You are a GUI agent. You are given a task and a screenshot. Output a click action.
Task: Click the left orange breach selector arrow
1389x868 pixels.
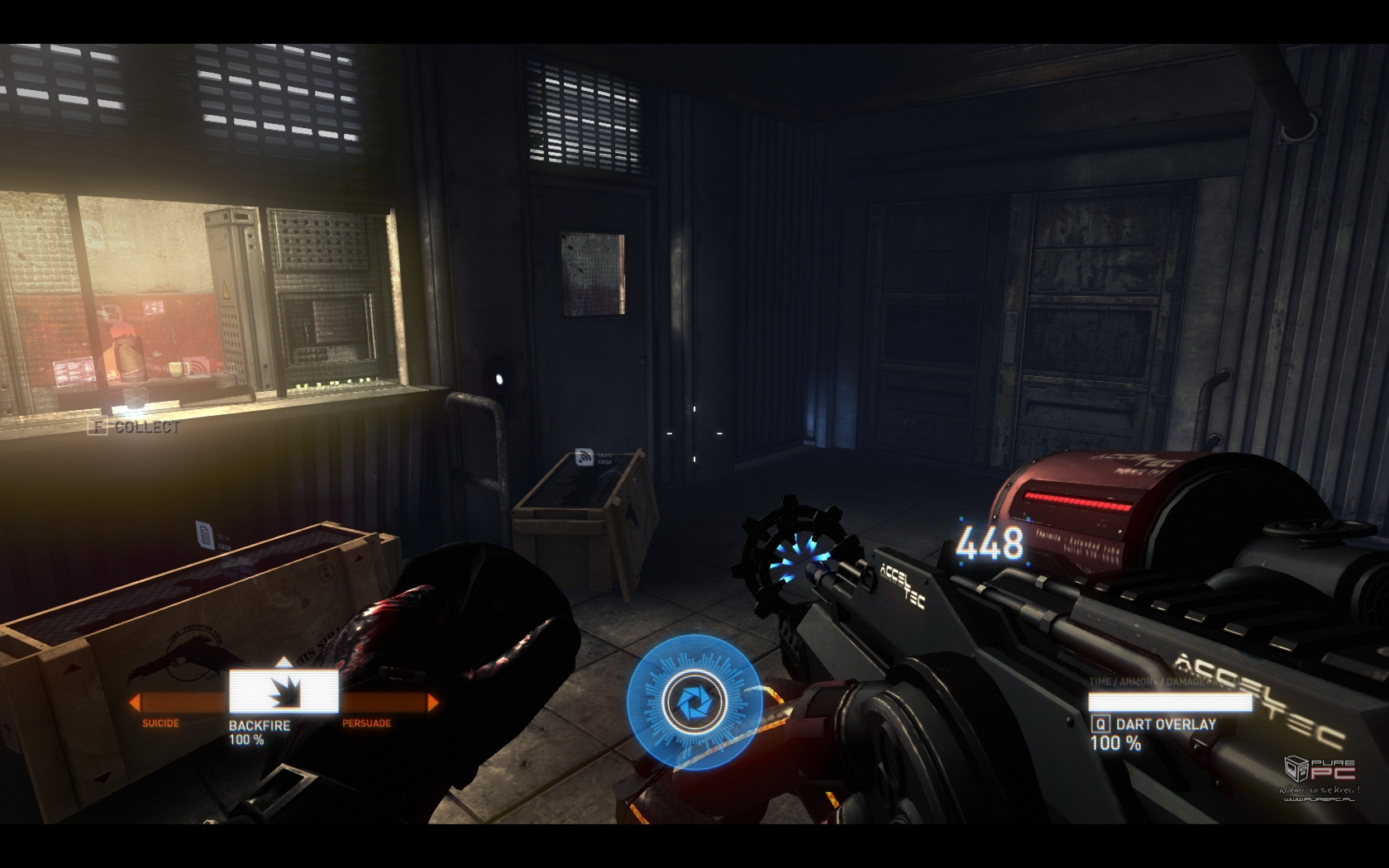(133, 703)
